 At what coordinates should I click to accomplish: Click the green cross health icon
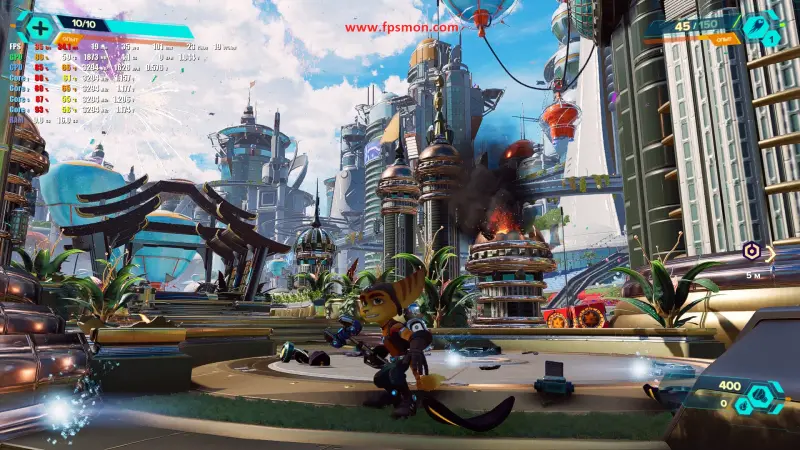[38, 27]
